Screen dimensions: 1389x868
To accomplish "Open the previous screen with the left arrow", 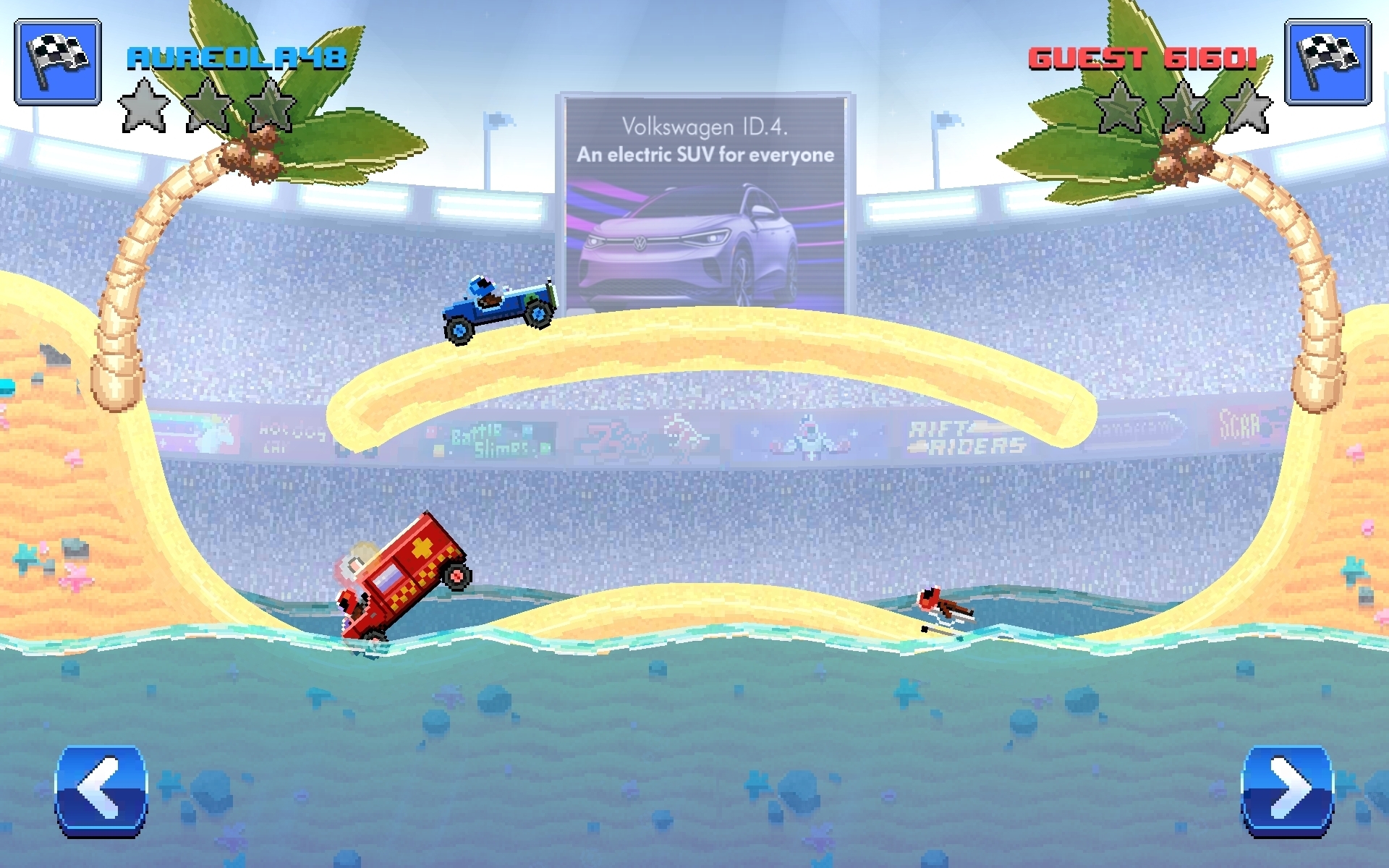I will pos(99,792).
